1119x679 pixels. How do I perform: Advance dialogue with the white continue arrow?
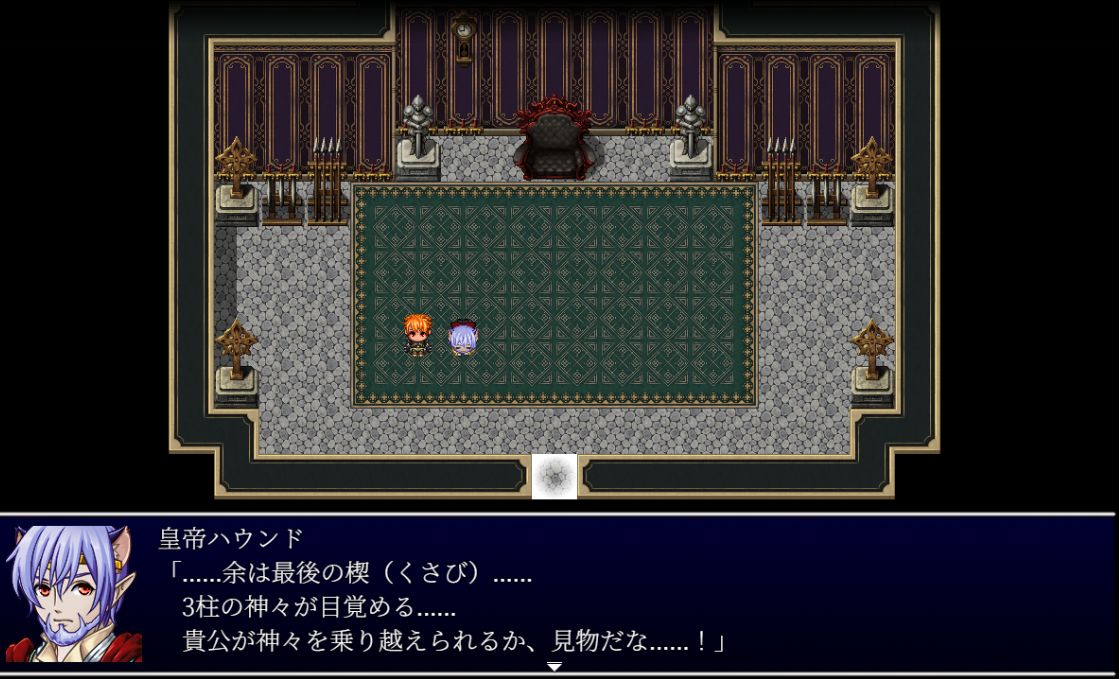(554, 666)
